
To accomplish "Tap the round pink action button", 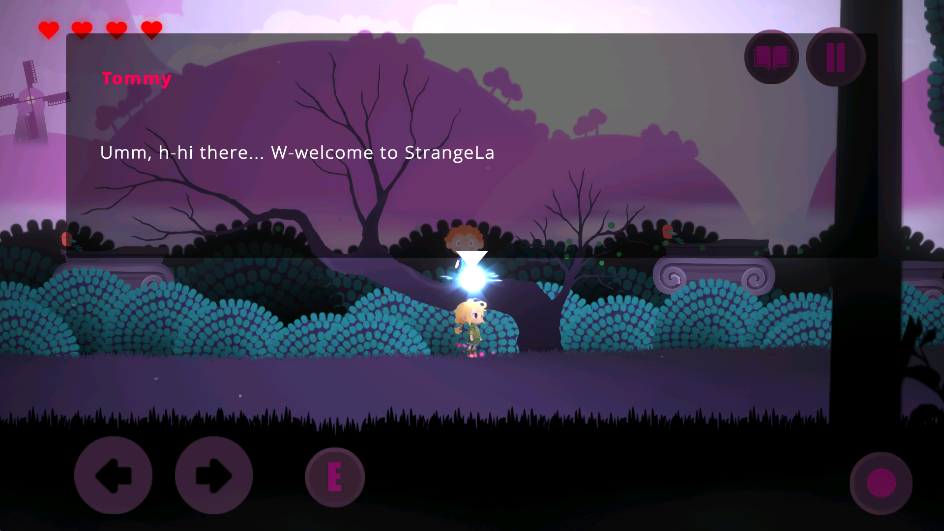I will click(x=880, y=483).
